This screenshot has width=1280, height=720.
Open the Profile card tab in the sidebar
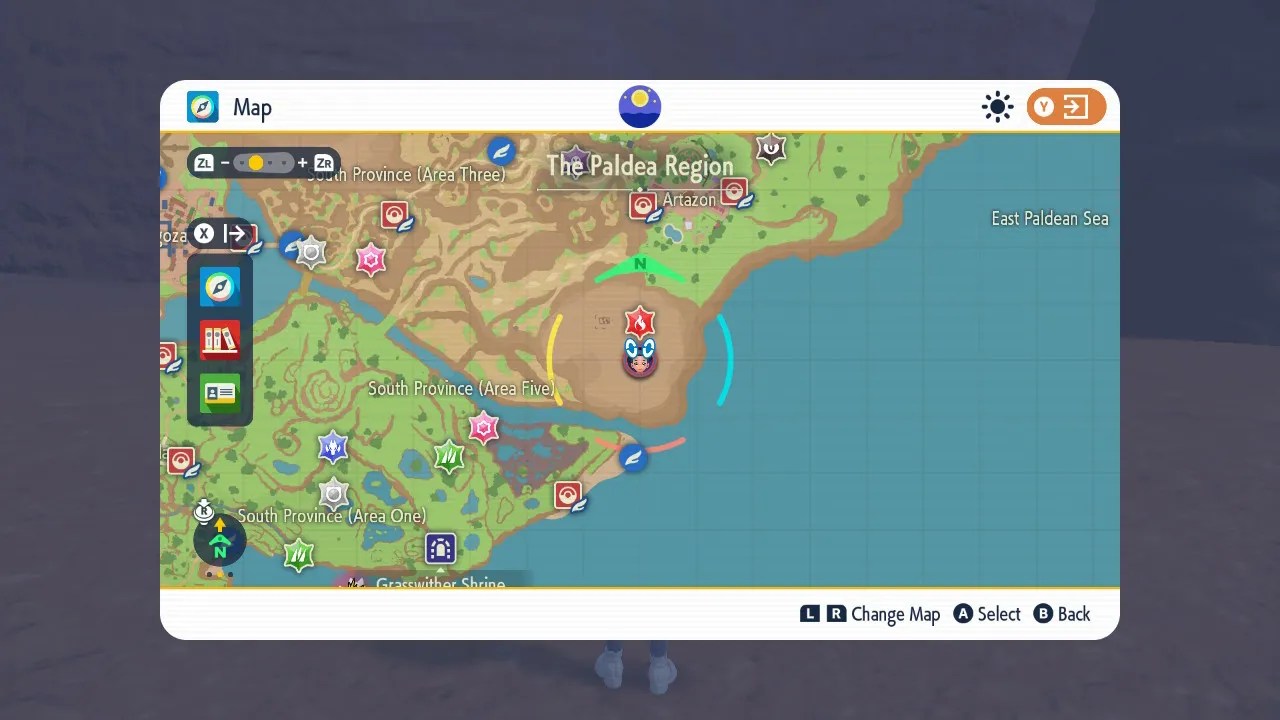coord(219,394)
